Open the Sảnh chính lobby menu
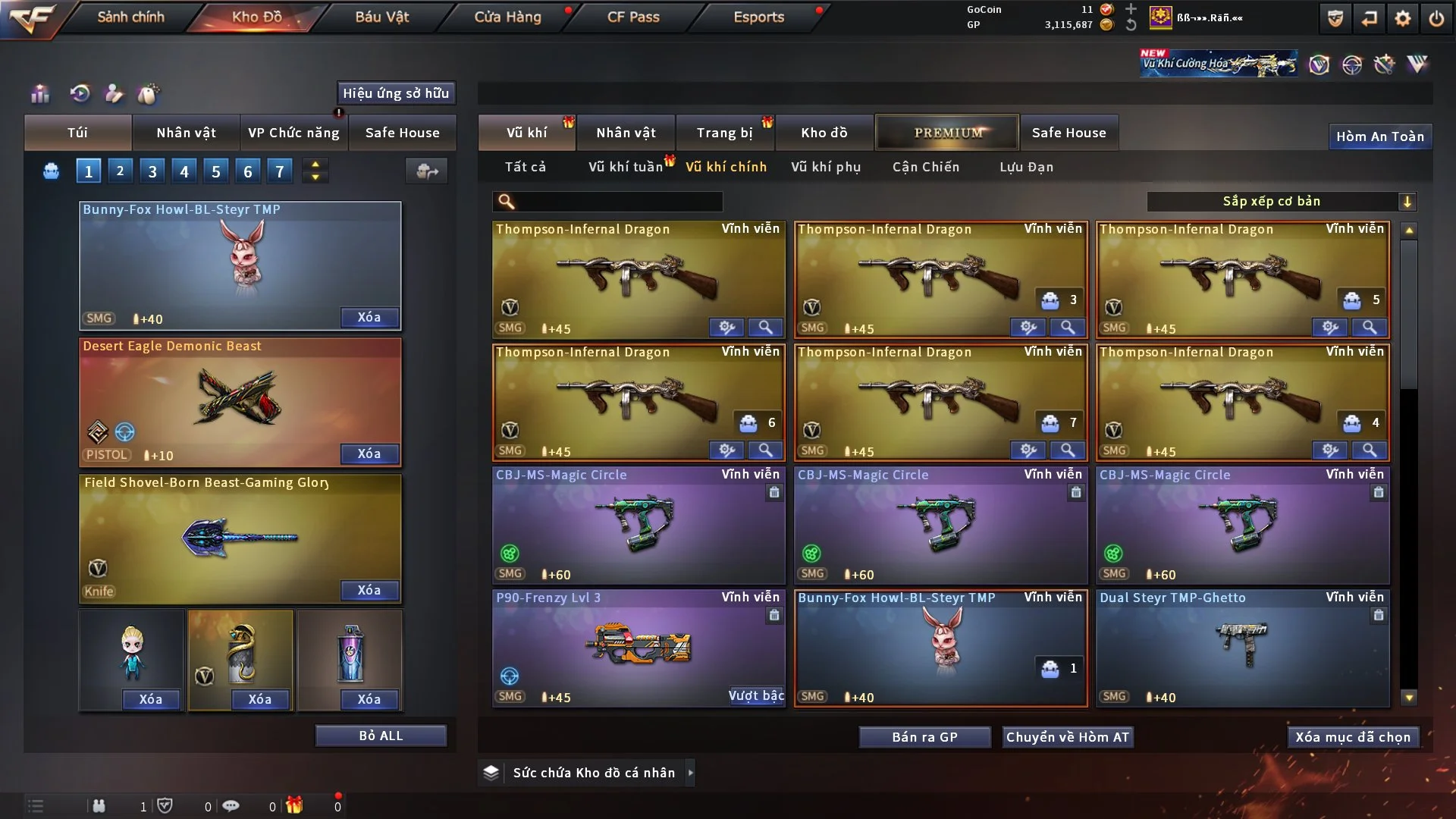1456x819 pixels. point(130,17)
